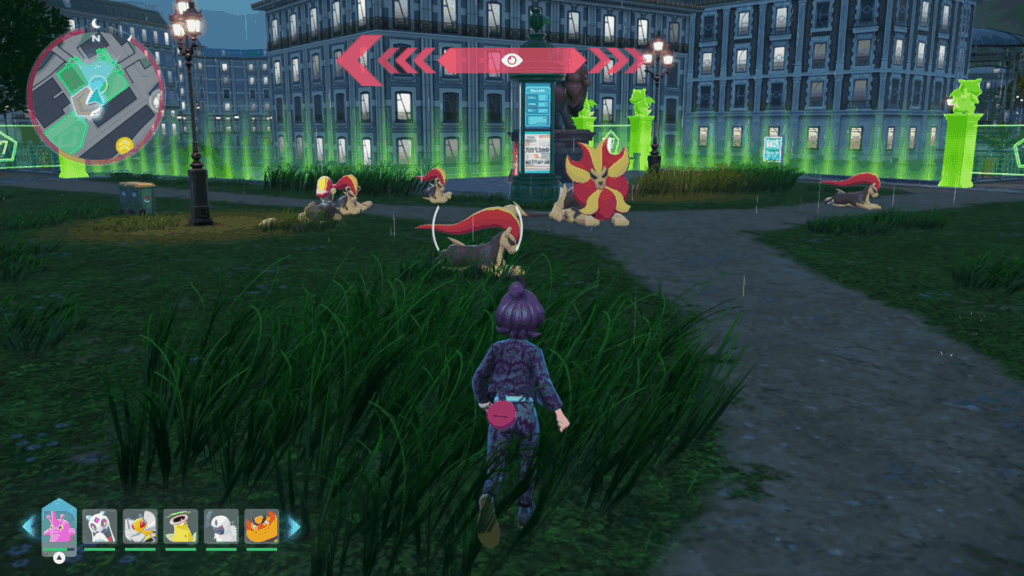Click the yellow marker on the minimap
1024x576 pixels.
click(x=124, y=146)
